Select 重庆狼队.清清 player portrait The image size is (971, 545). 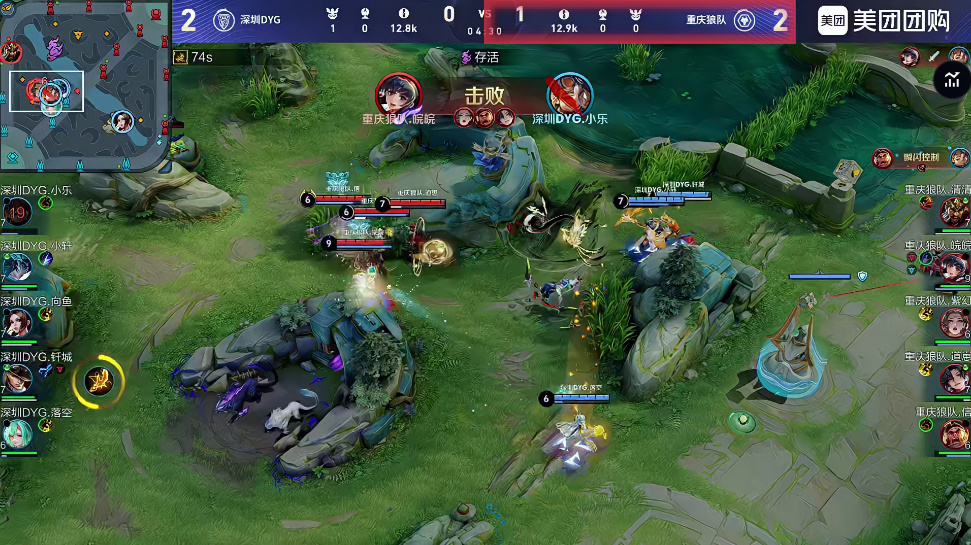click(954, 211)
